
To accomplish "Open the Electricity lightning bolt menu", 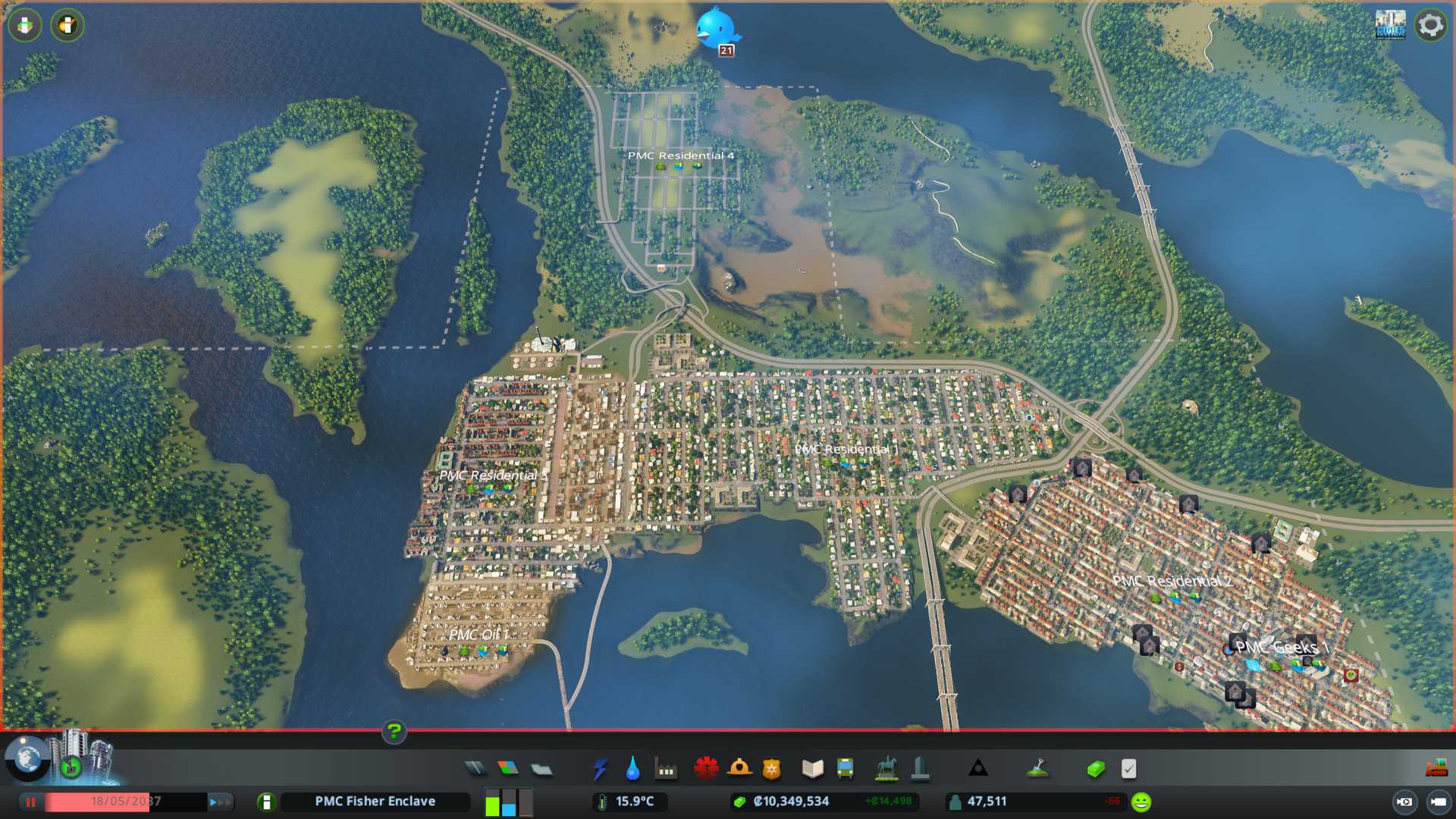I will [600, 769].
